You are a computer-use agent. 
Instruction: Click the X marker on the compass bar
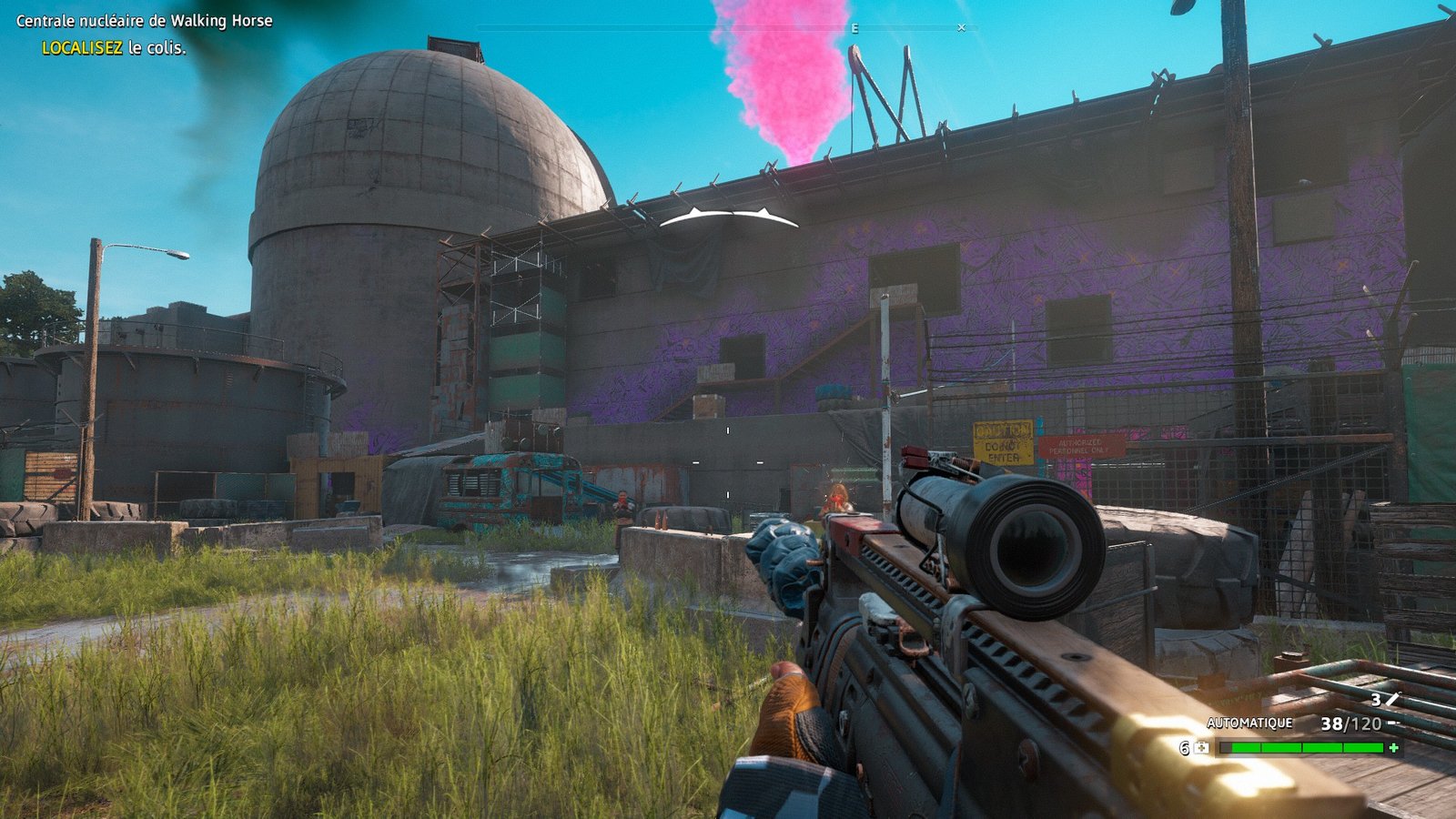[961, 28]
